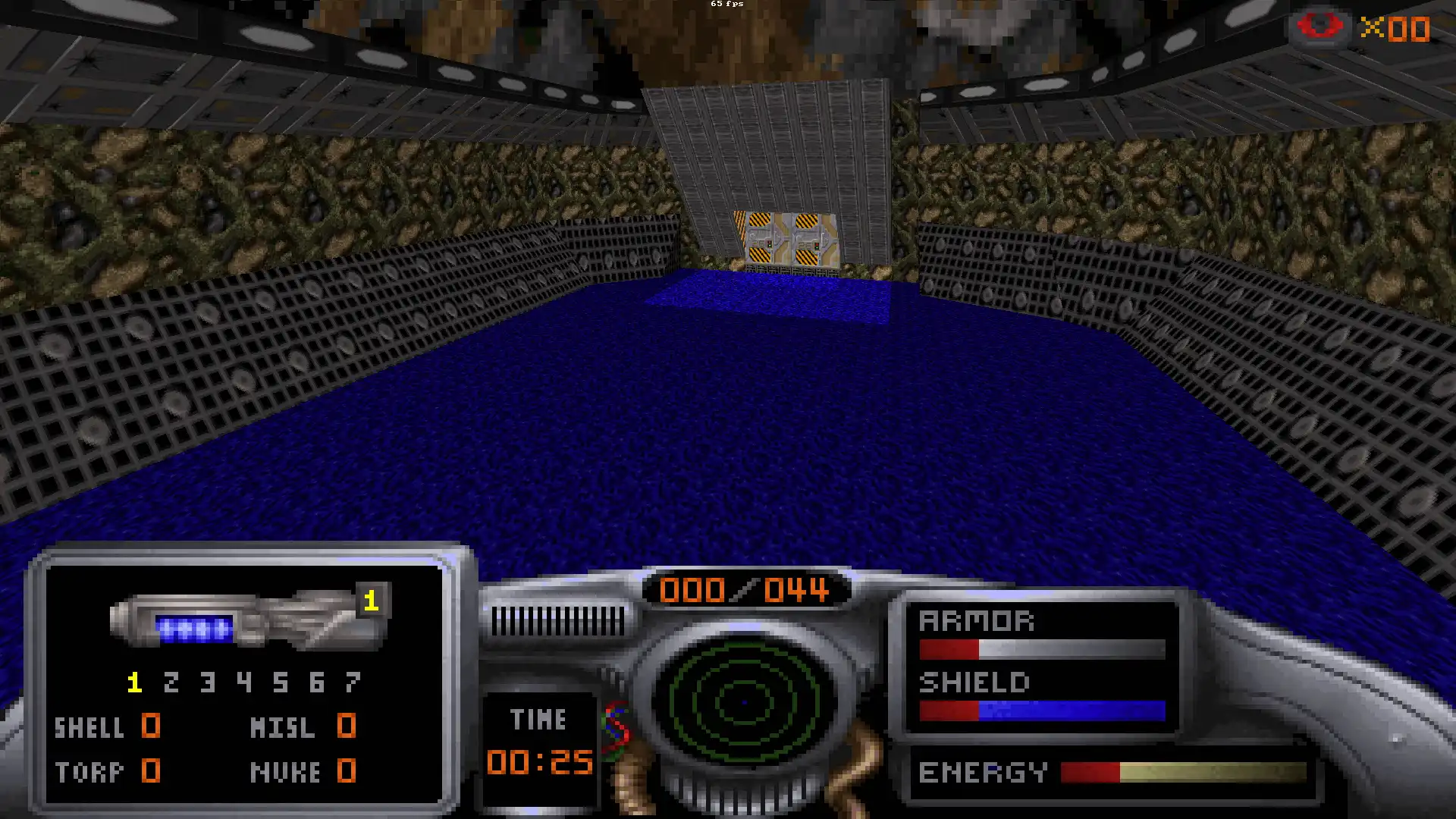1456x819 pixels.
Task: Click the circular green radar scope
Action: pos(744,701)
